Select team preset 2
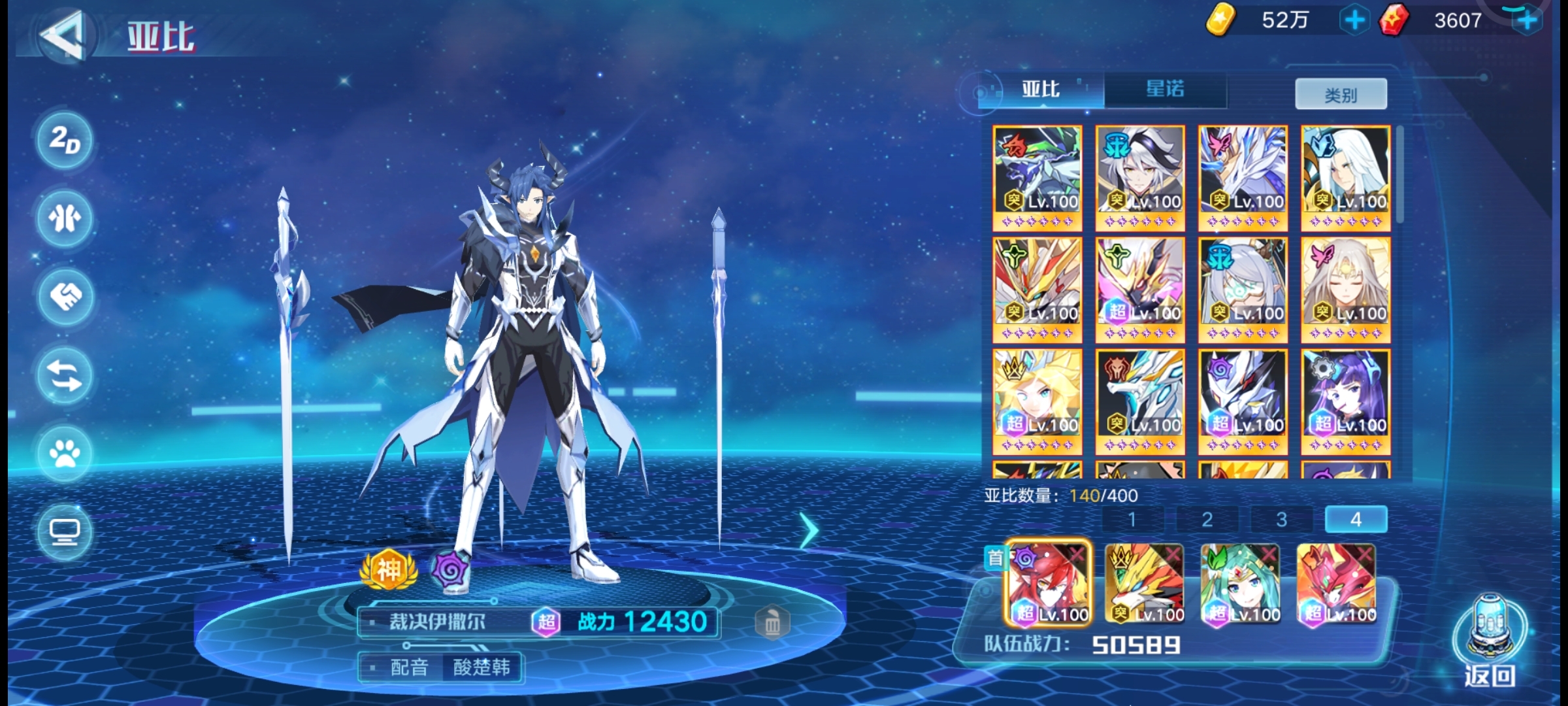Screen dimensions: 1568x706 point(1207,520)
